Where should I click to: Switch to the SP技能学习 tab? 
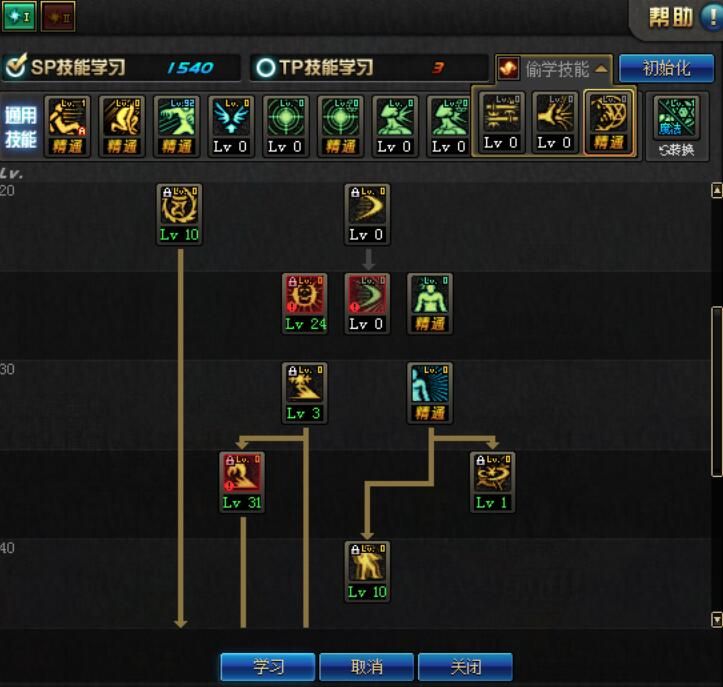[x=120, y=68]
